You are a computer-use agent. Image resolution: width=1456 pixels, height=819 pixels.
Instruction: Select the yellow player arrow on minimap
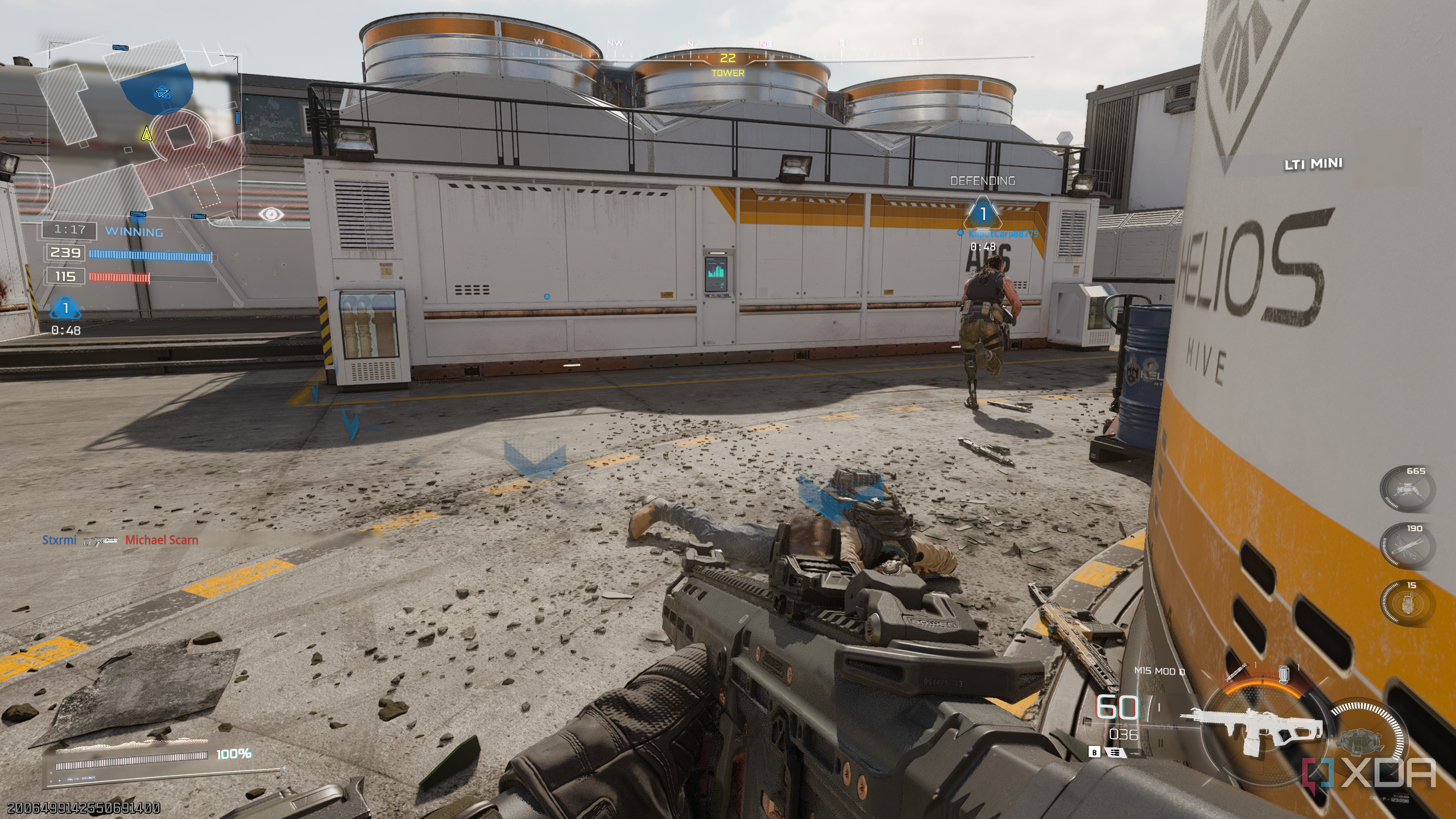click(147, 134)
